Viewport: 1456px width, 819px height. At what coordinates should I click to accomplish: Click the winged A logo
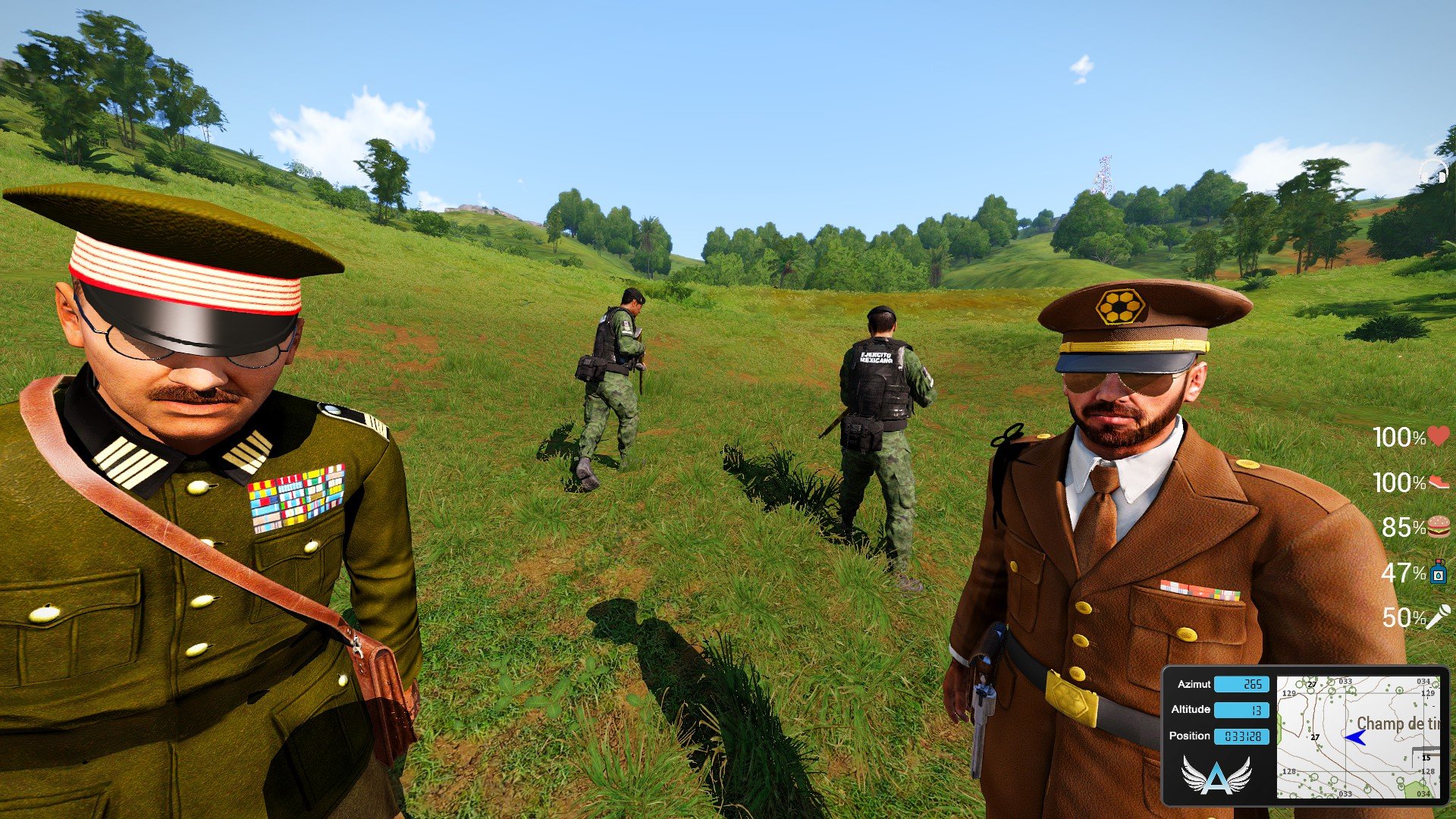pyautogui.click(x=1216, y=776)
